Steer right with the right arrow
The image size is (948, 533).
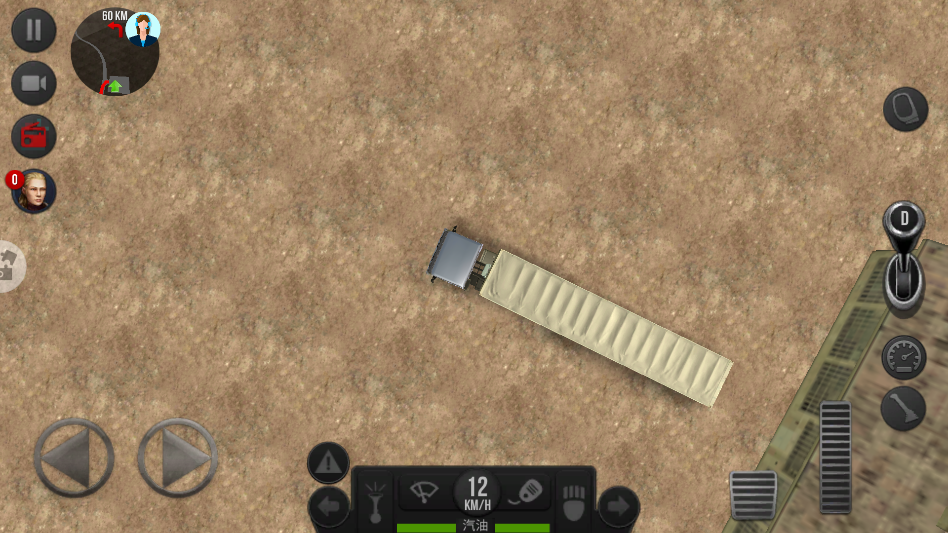coord(178,458)
